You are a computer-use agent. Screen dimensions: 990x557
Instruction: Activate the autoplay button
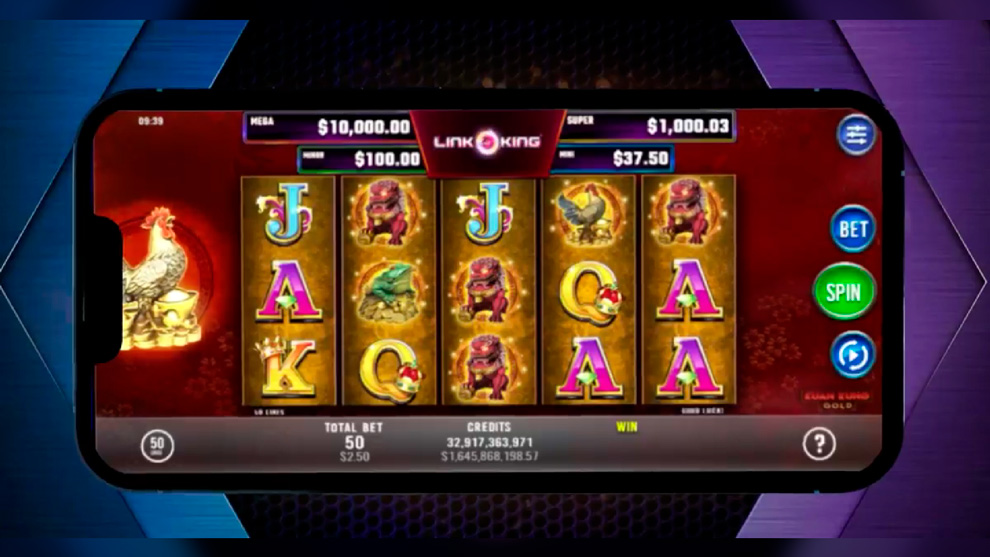coord(853,354)
